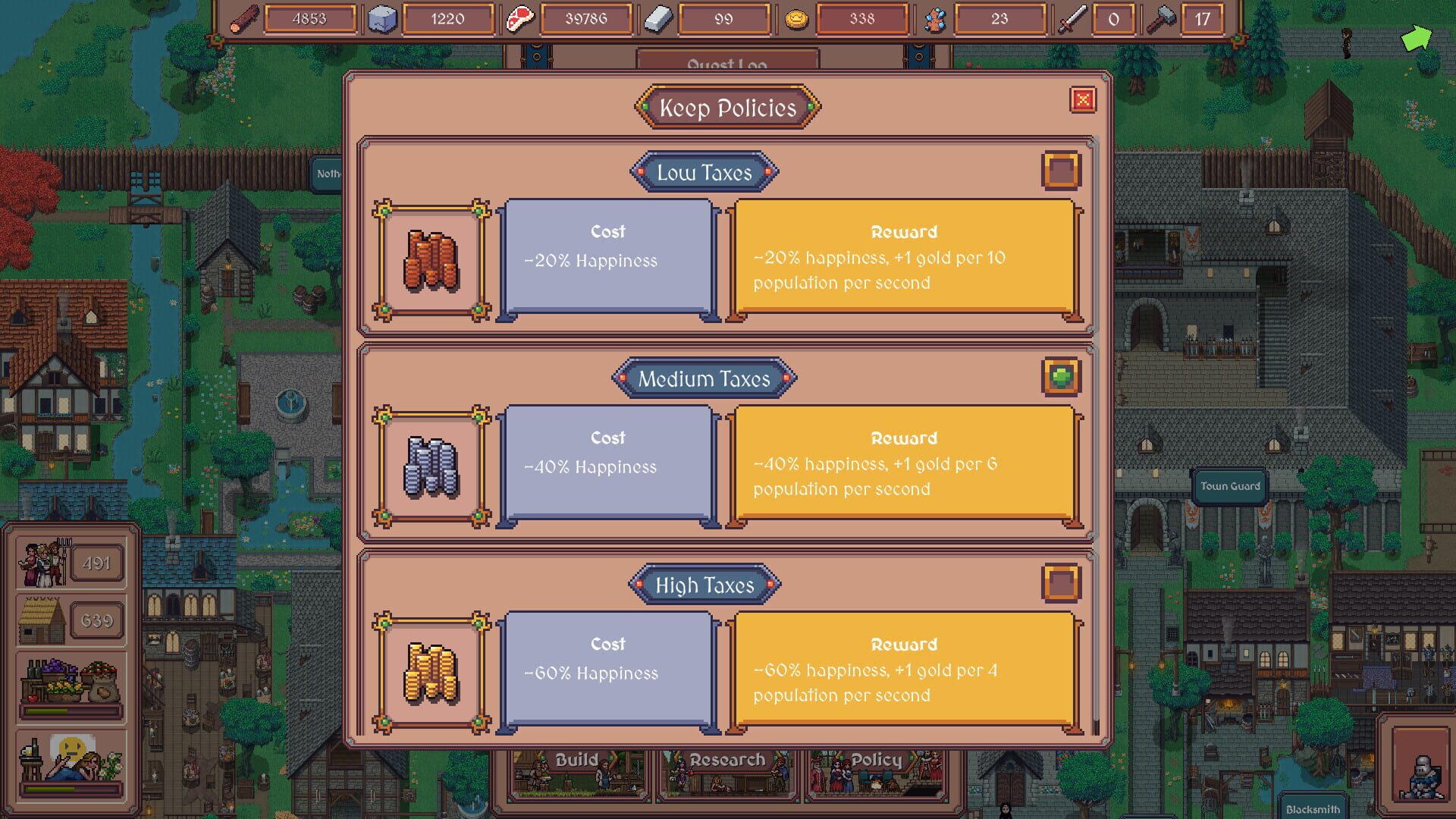Click the stone block resource icon
The width and height of the screenshot is (1456, 819).
pos(381,18)
